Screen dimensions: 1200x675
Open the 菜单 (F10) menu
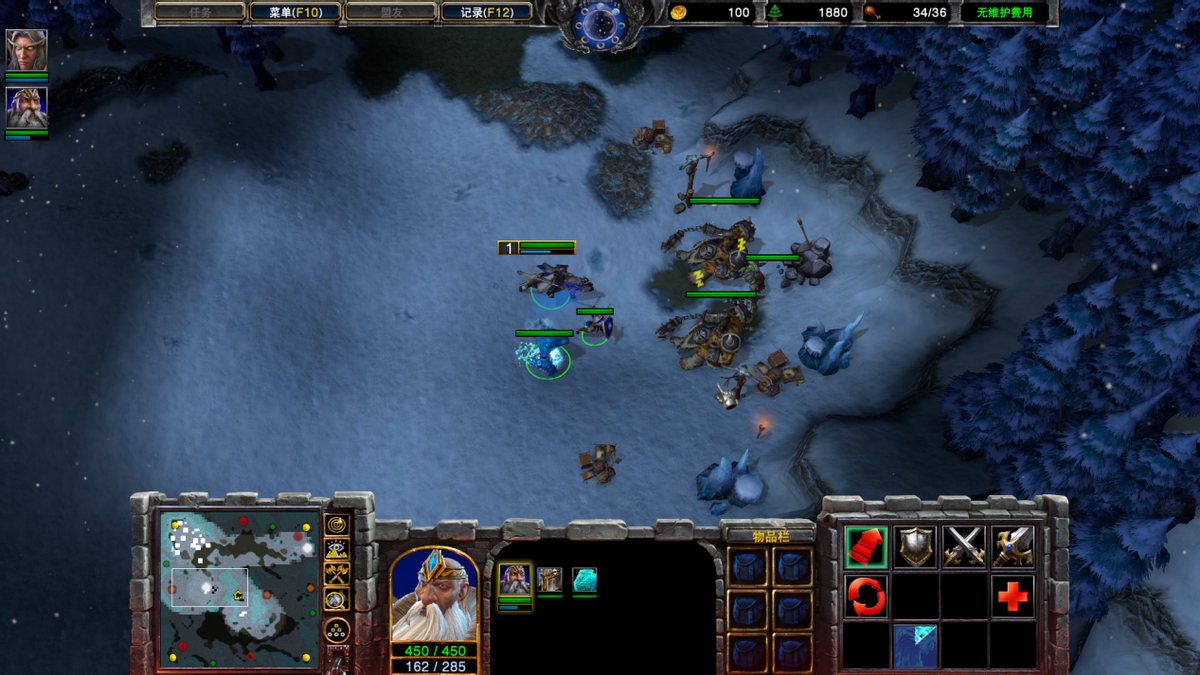click(295, 13)
